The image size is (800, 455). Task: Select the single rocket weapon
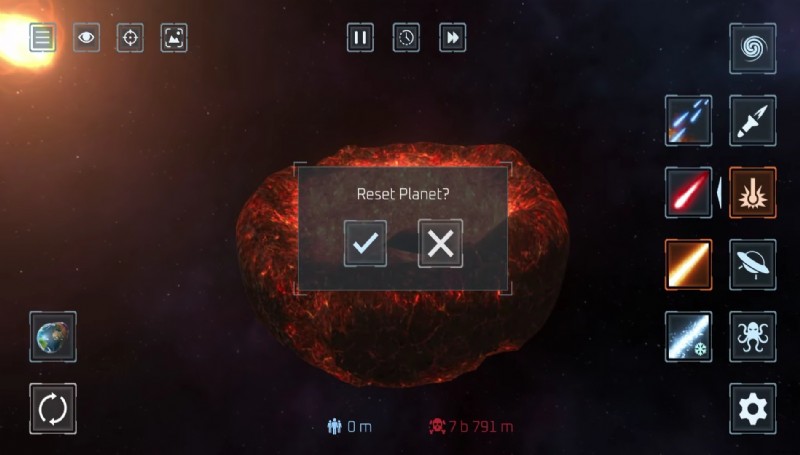coord(752,121)
